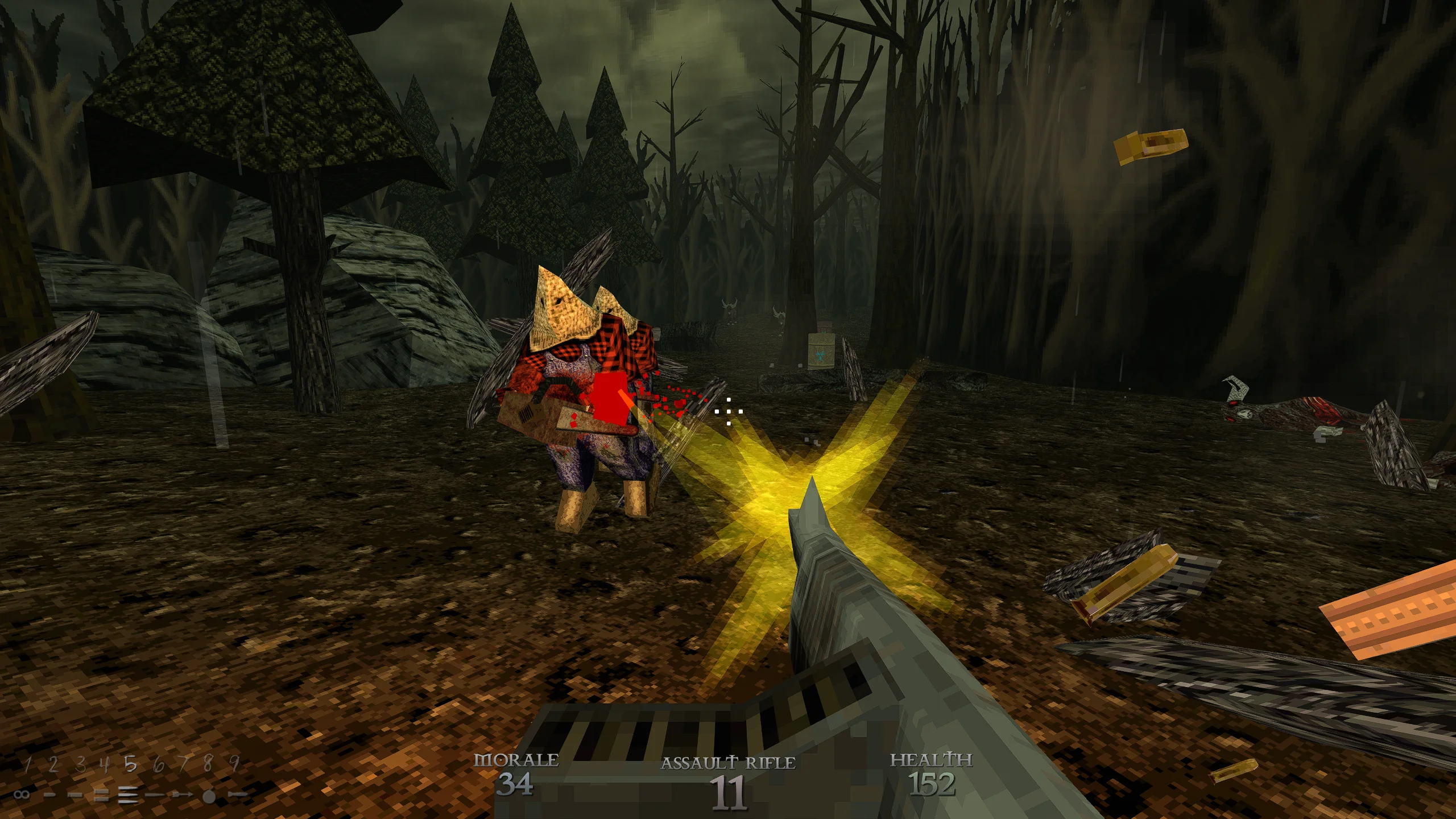Image resolution: width=1456 pixels, height=819 pixels.
Task: Choose the single pistol bullet icon
Action: click(50, 795)
